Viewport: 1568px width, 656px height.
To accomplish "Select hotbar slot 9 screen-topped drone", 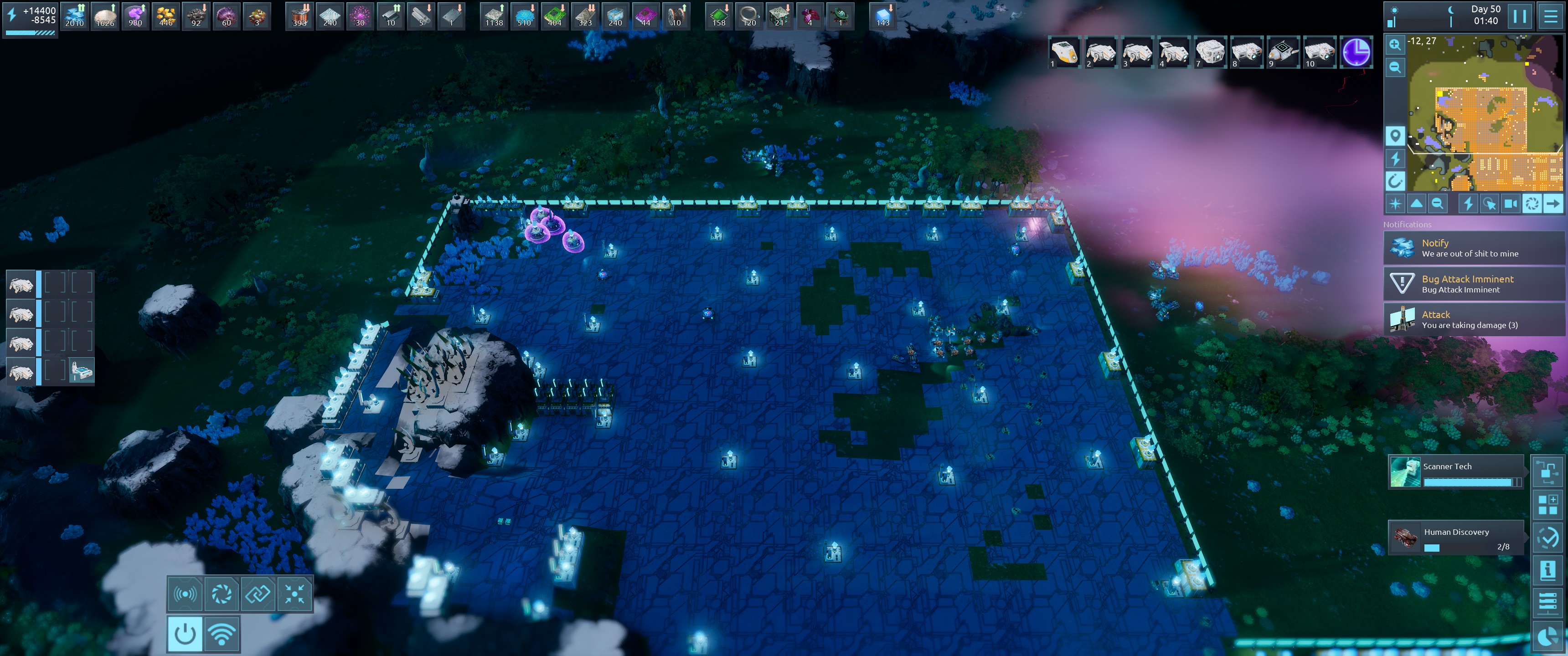I will (1283, 52).
